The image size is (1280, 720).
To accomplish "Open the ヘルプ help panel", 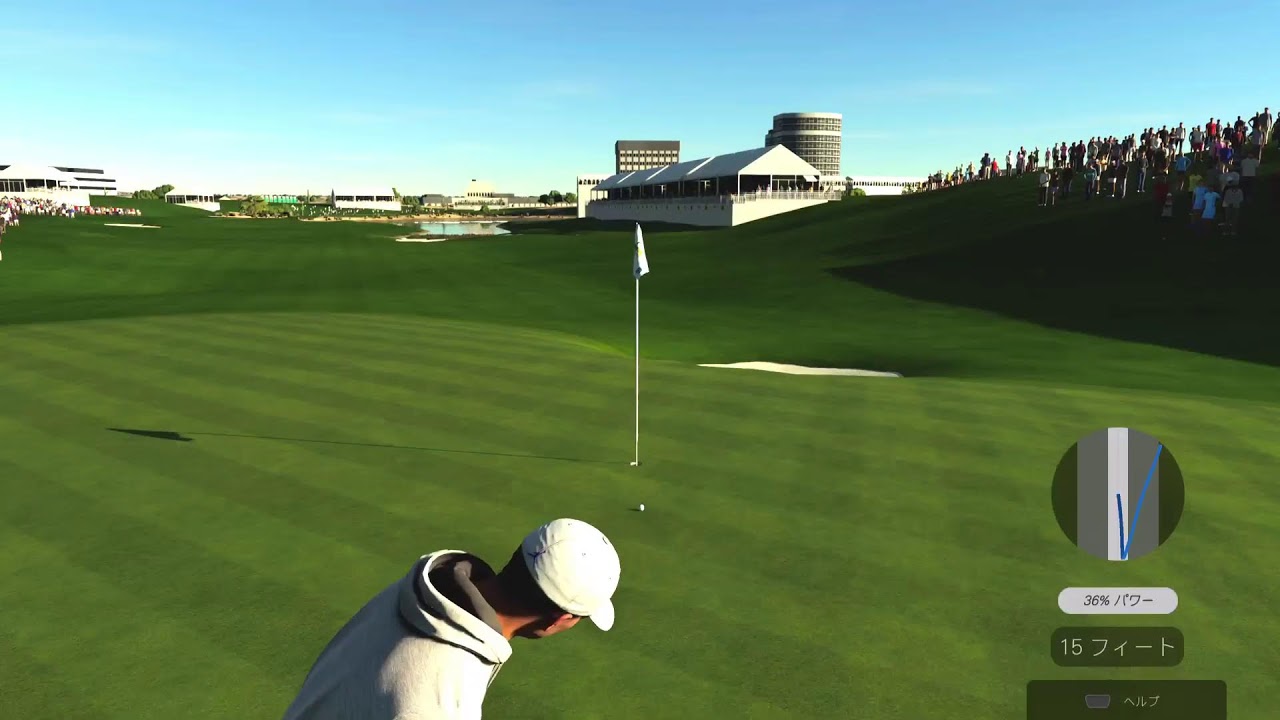I will (x=1126, y=701).
